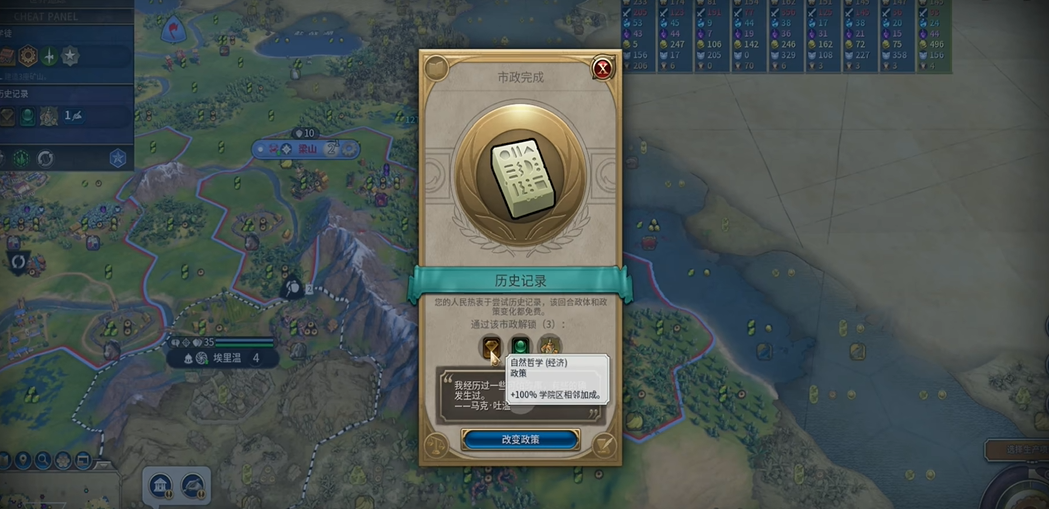1049x509 pixels.
Task: Click the 改变政策 change policies button
Action: tap(520, 440)
